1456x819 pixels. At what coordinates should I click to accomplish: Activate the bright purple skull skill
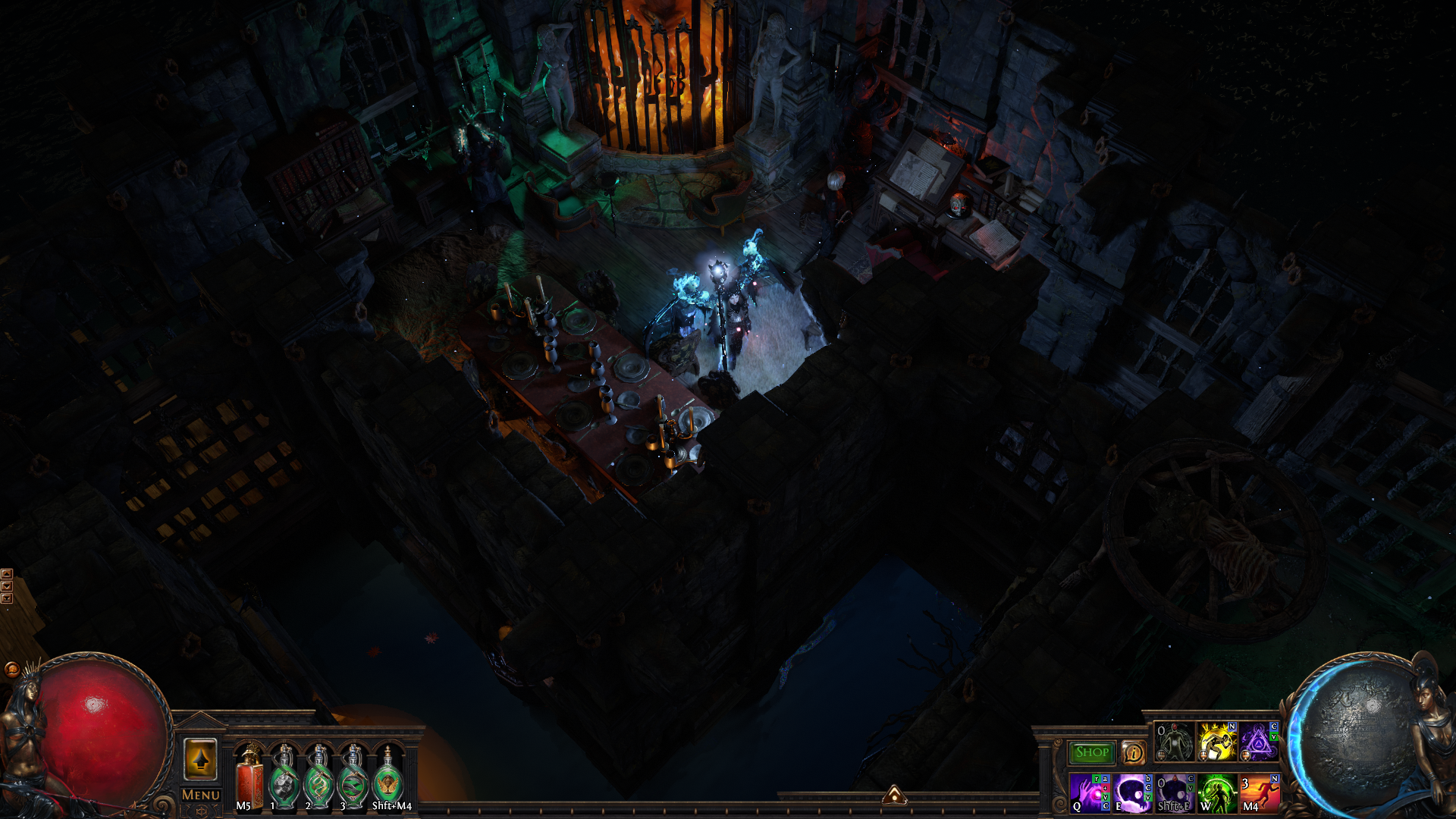[x=1132, y=792]
